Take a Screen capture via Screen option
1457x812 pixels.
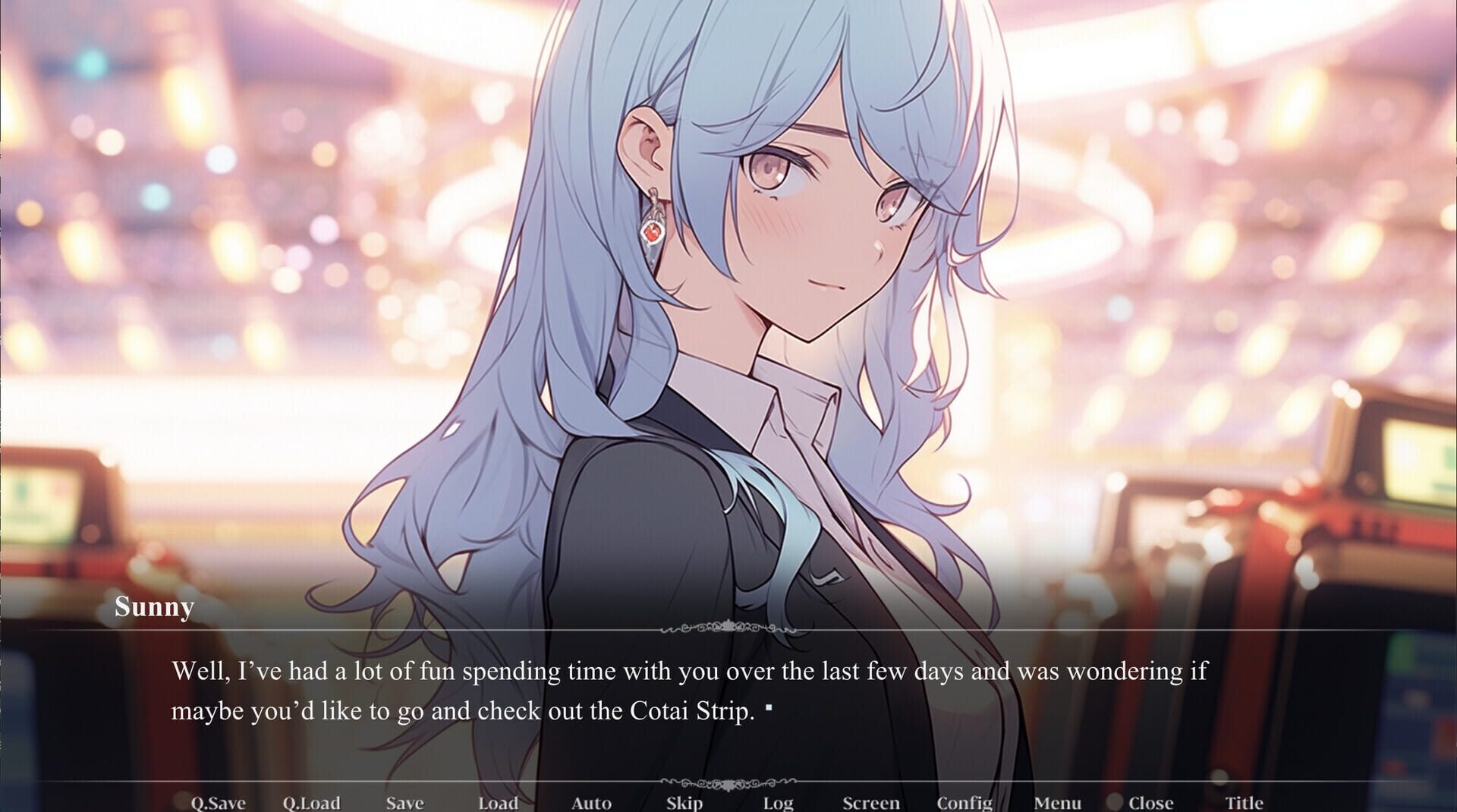872,802
